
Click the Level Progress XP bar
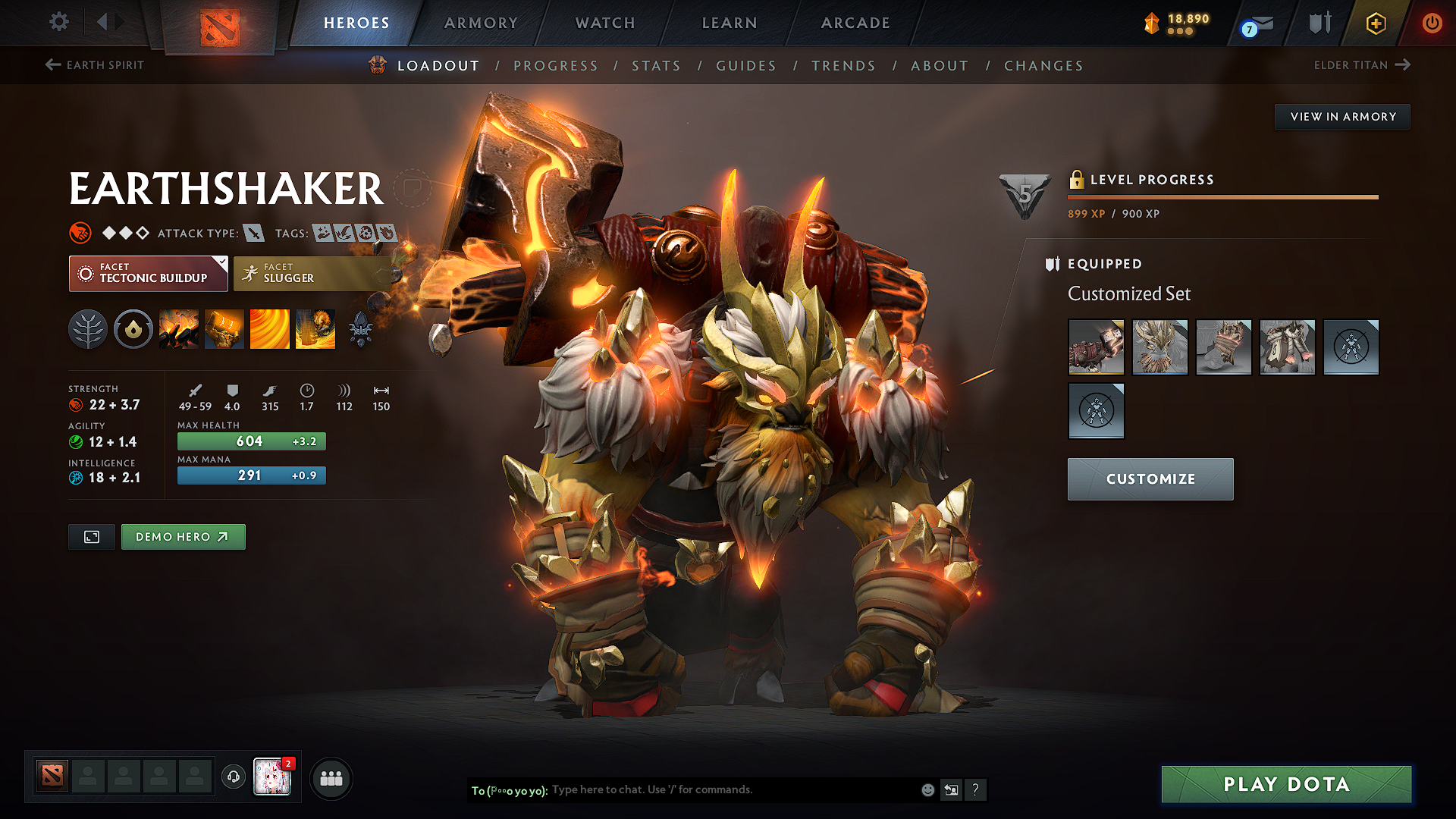pyautogui.click(x=1221, y=198)
